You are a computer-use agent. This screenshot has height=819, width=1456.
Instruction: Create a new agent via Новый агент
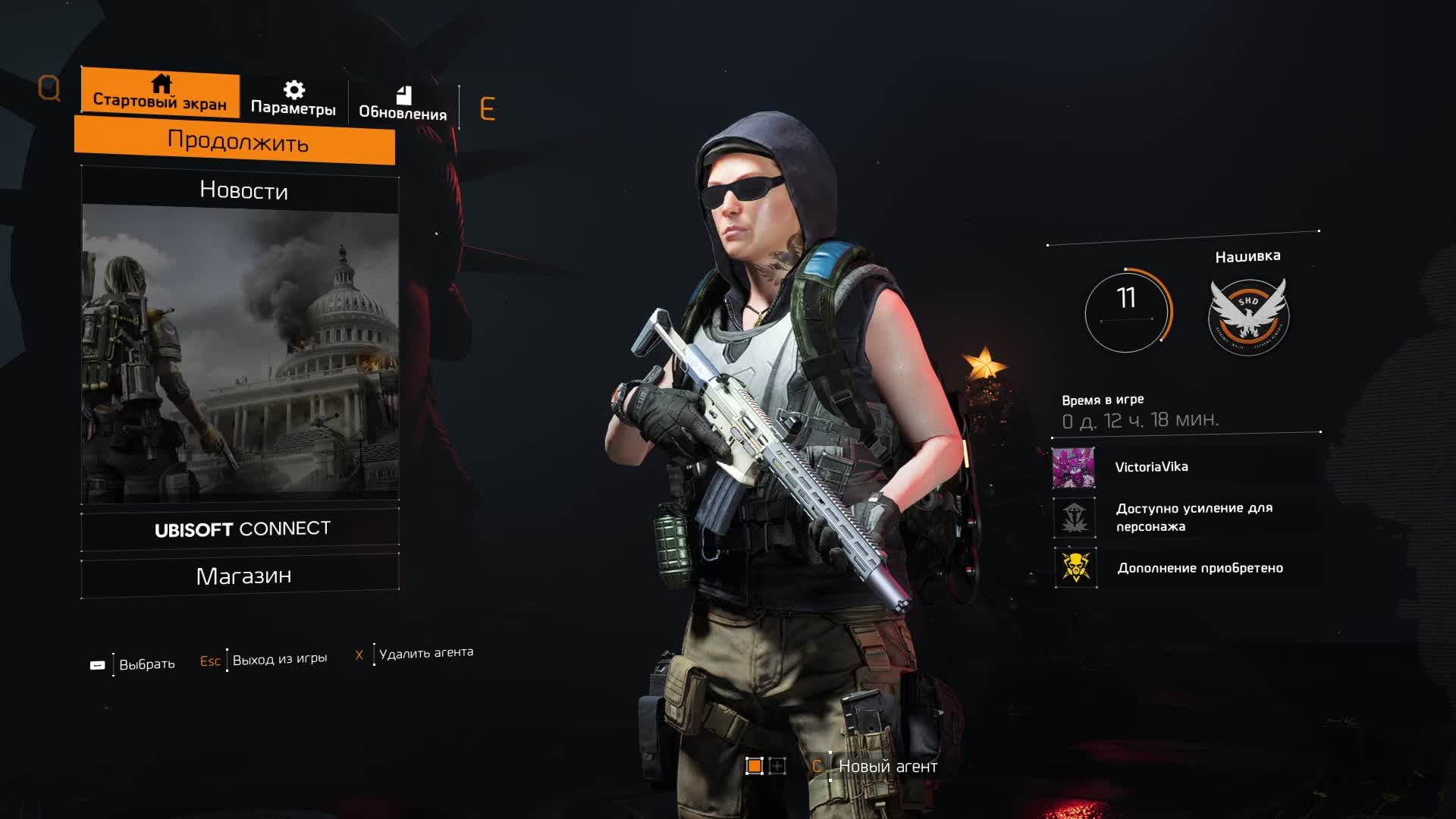click(x=887, y=767)
